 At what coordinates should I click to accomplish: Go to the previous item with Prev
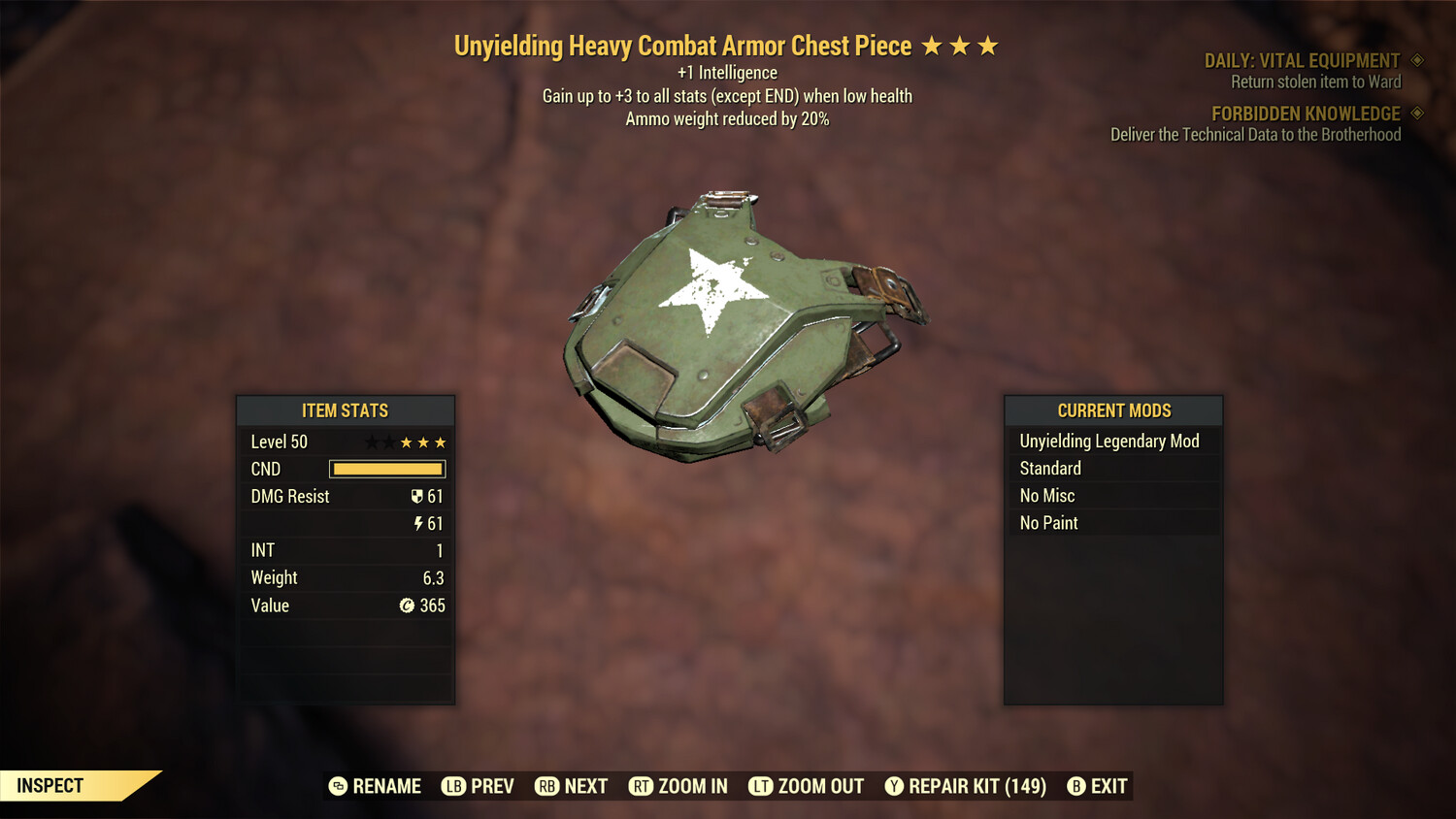pyautogui.click(x=479, y=786)
